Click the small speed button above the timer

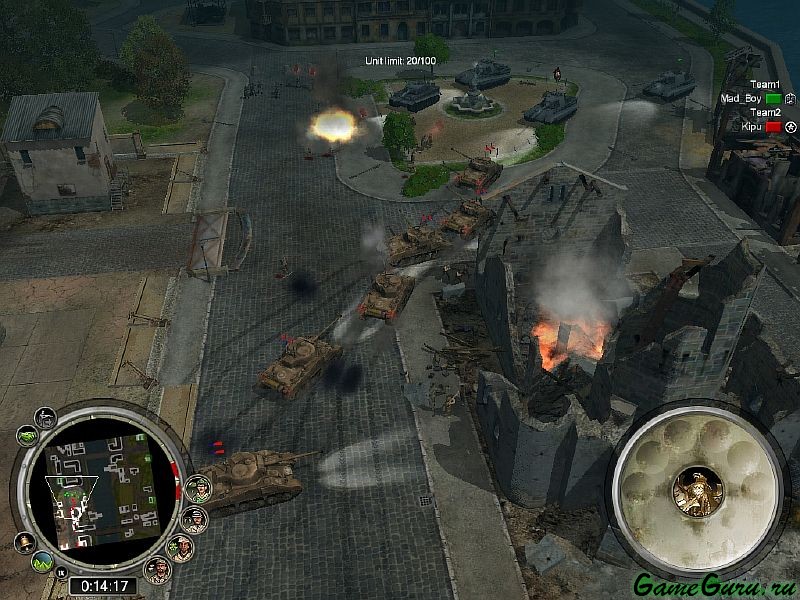59,571
